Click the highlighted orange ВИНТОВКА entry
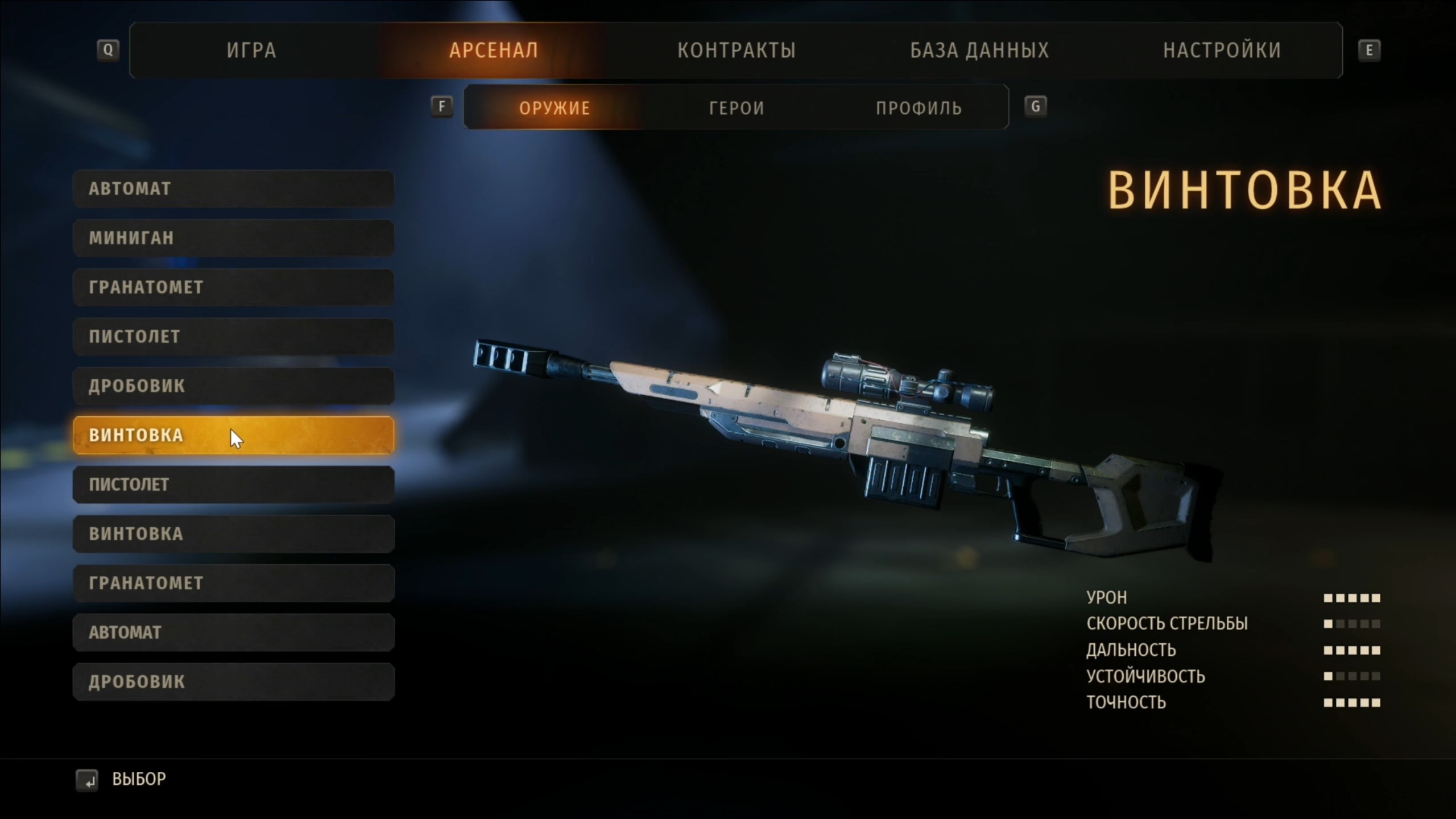Screen dimensions: 1456x819 point(233,435)
